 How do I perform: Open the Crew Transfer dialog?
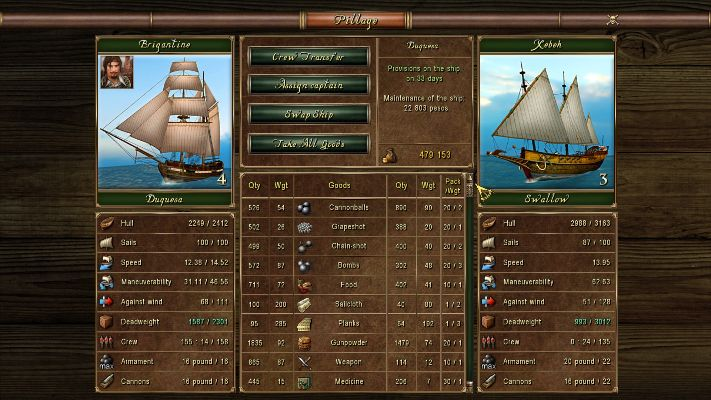click(308, 57)
